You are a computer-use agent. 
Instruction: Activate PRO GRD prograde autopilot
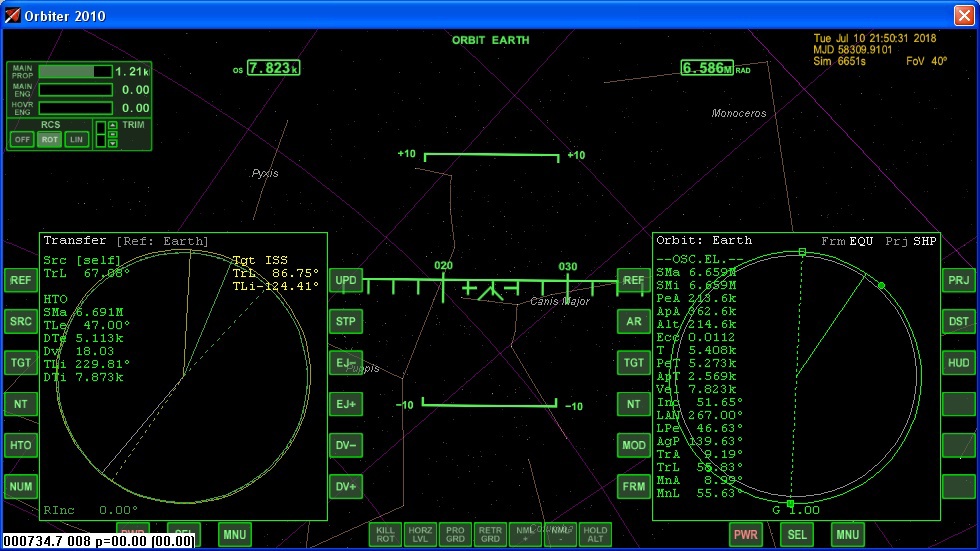[x=455, y=535]
